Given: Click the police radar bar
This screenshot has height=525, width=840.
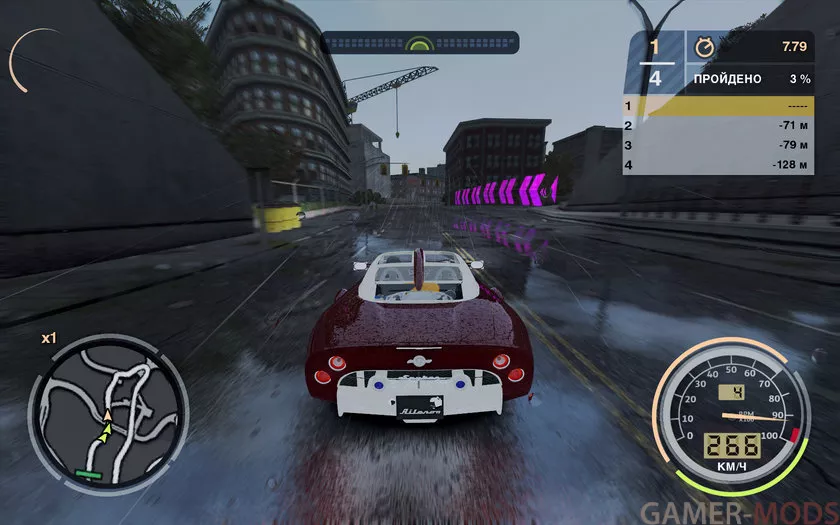Looking at the screenshot, I should [x=420, y=43].
